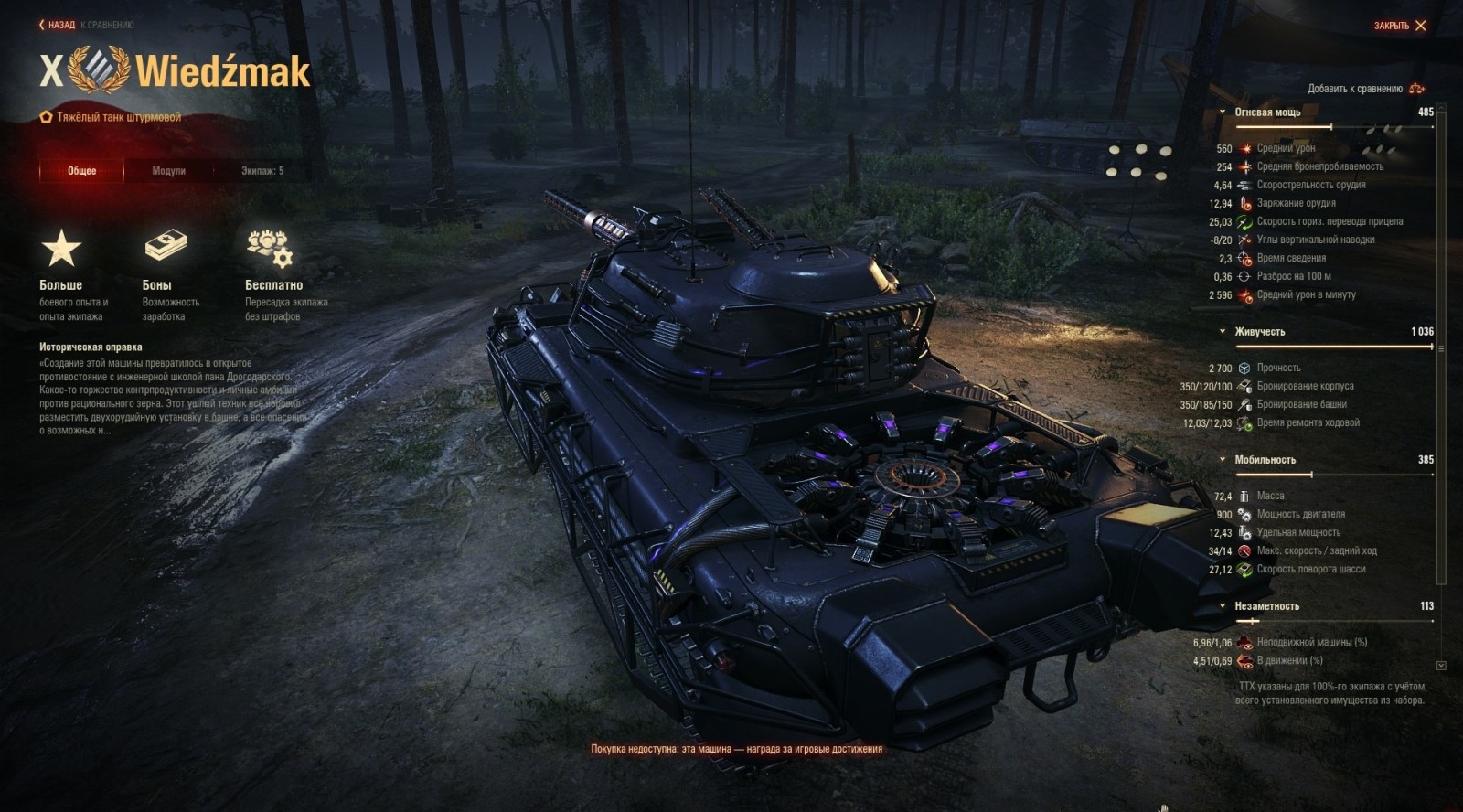Click the engine power (Мощность двигателя) icon
This screenshot has width=1463, height=812.
[x=1246, y=514]
